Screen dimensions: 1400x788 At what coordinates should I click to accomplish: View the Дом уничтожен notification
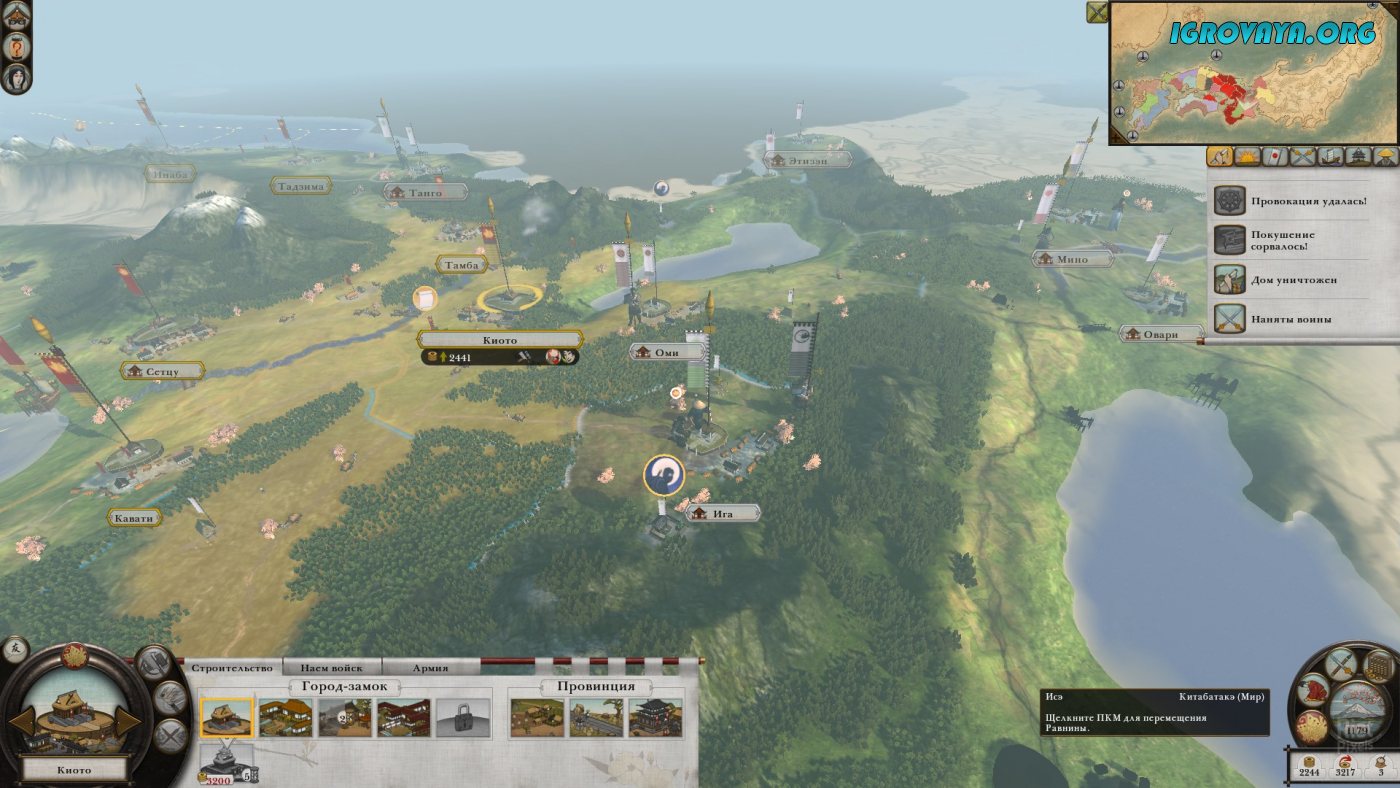coord(1294,280)
